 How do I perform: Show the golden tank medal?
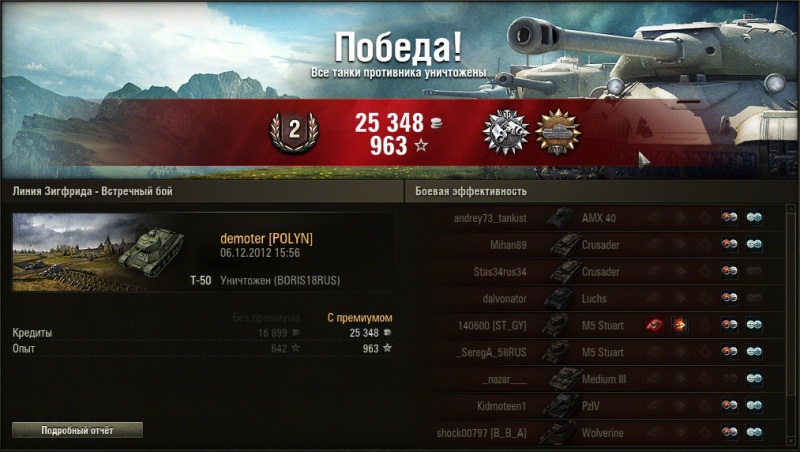pos(558,132)
